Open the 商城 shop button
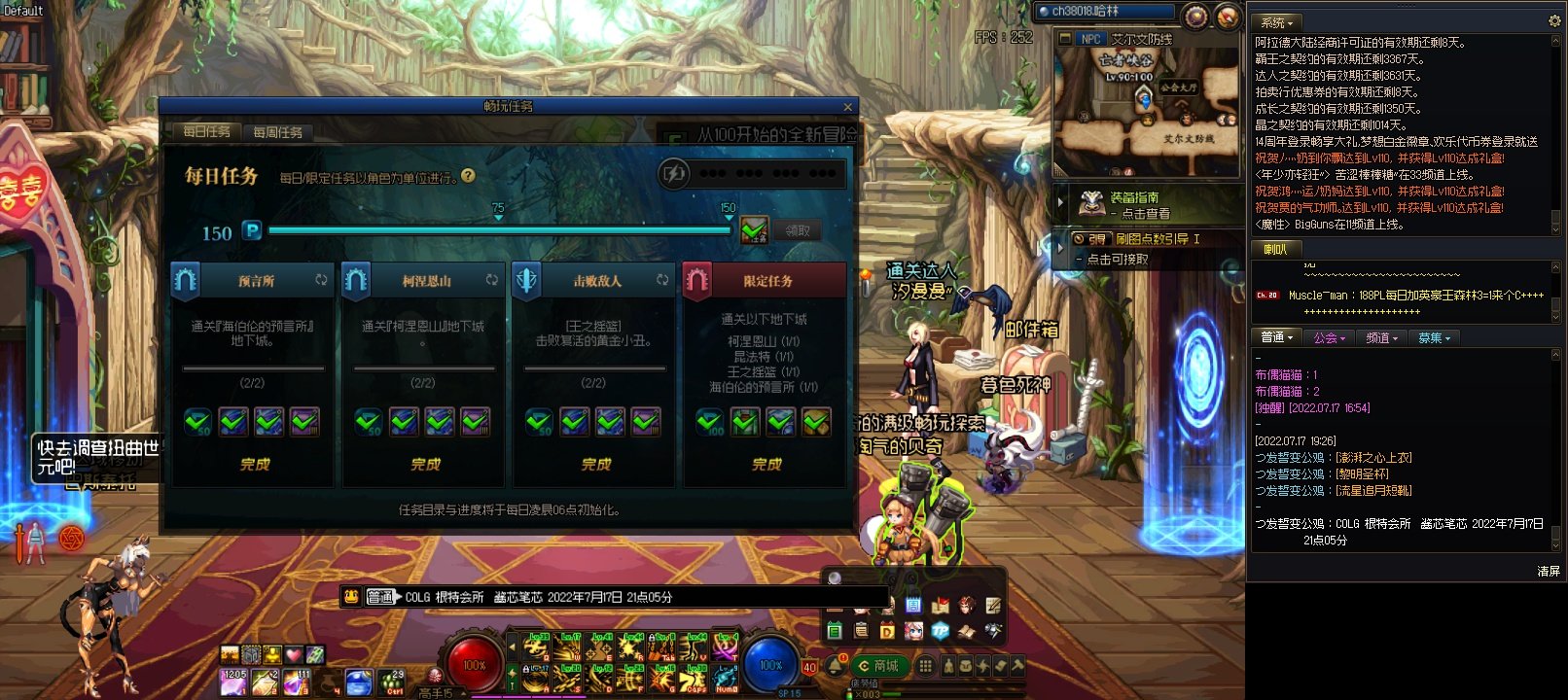Screen dimensions: 1568x700 click(x=878, y=666)
